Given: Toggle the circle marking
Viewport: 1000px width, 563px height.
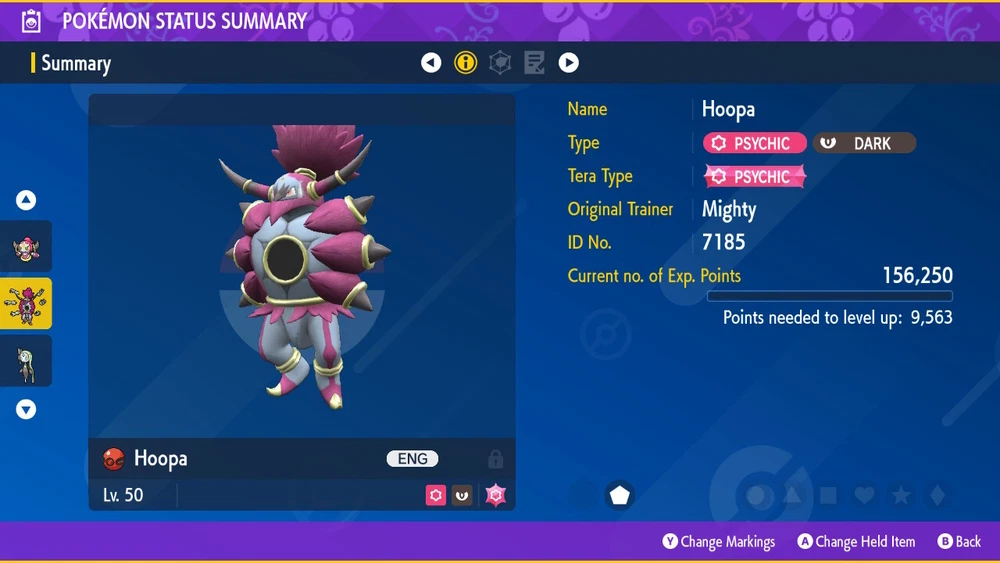Looking at the screenshot, I should pyautogui.click(x=757, y=495).
